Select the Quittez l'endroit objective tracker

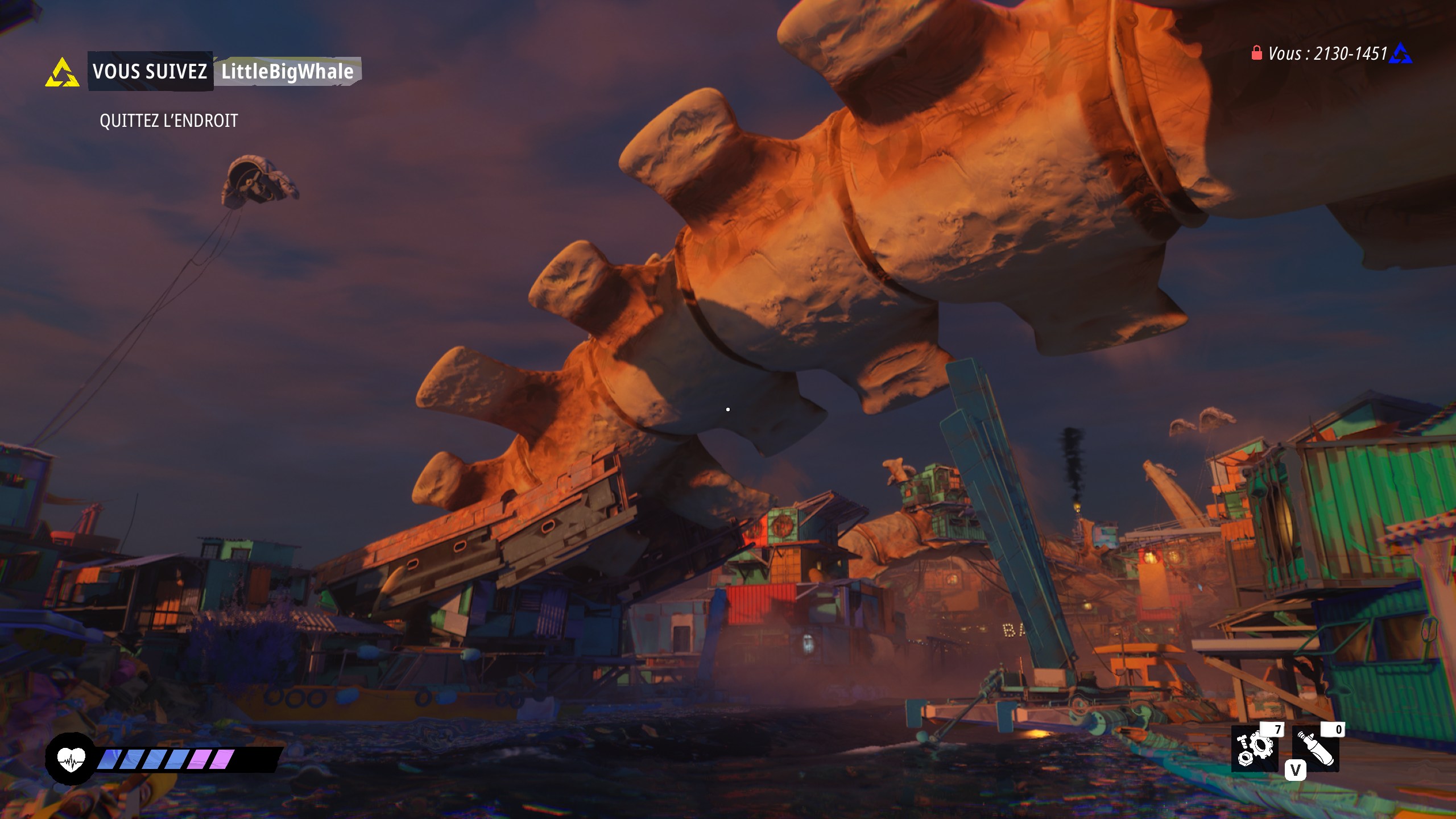168,121
